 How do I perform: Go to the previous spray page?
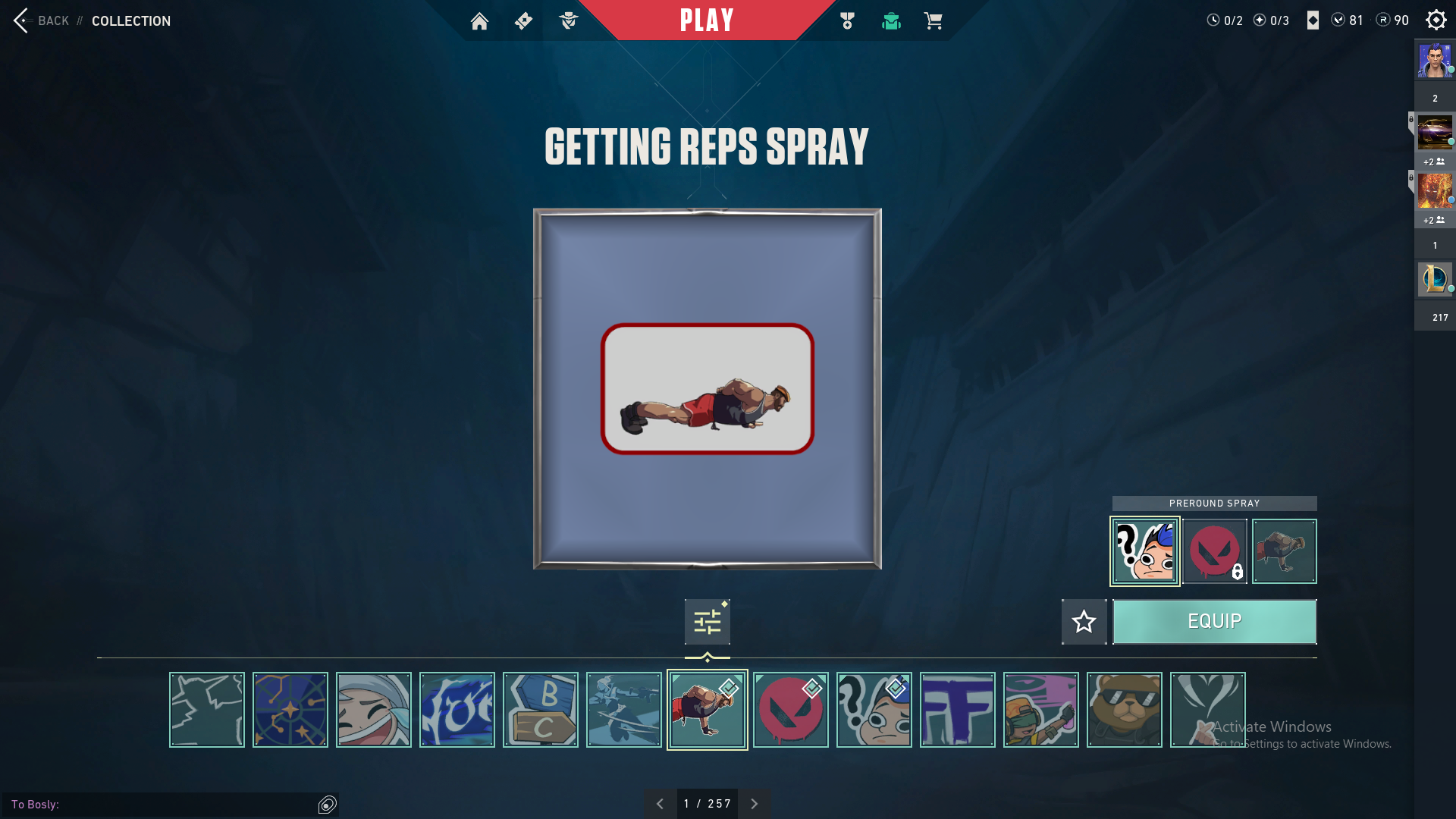pyautogui.click(x=660, y=804)
